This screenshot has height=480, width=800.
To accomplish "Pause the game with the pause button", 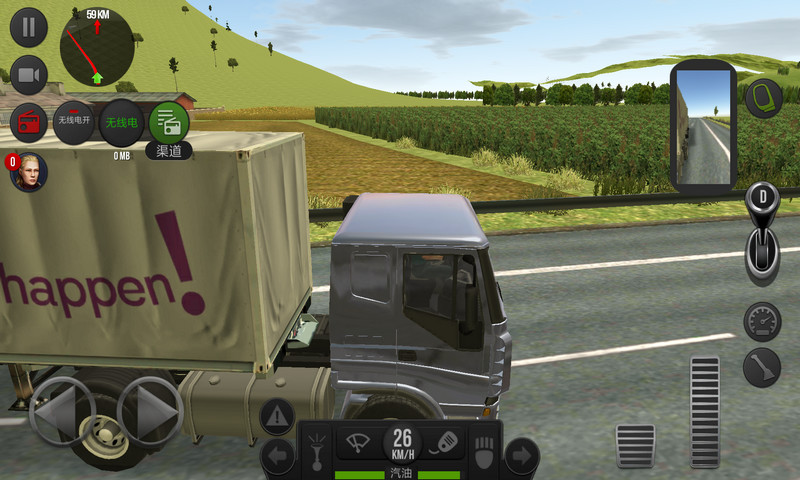I will tap(28, 26).
